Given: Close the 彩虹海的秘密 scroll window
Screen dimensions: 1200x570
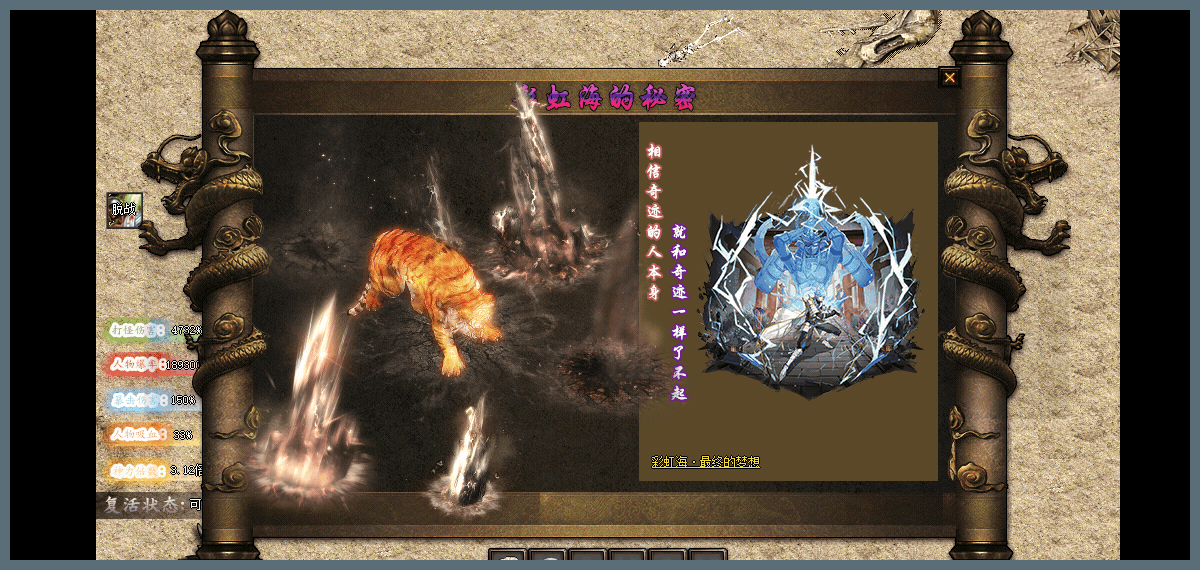Looking at the screenshot, I should point(949,78).
